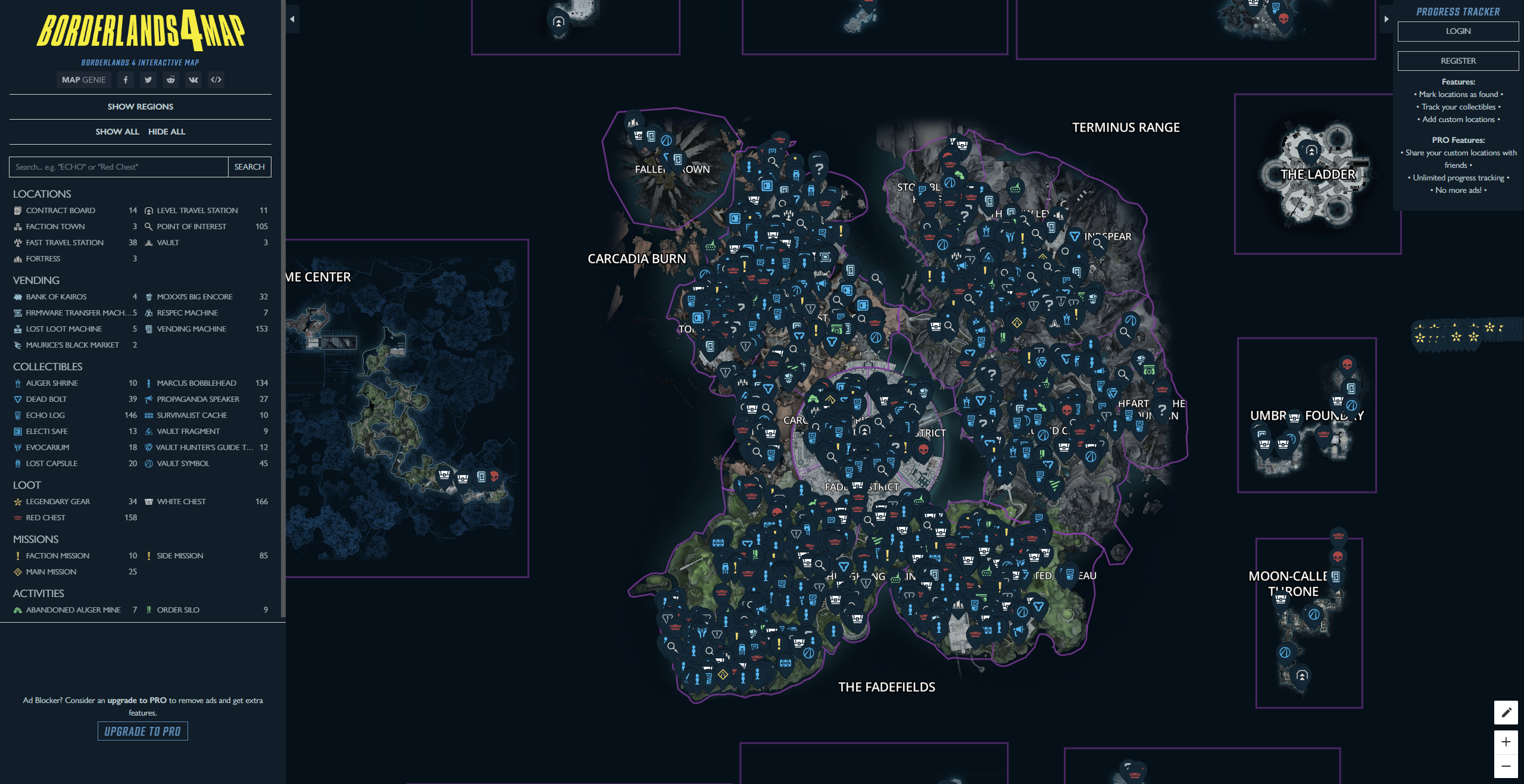Click the Upgrade to Pro button

(142, 731)
